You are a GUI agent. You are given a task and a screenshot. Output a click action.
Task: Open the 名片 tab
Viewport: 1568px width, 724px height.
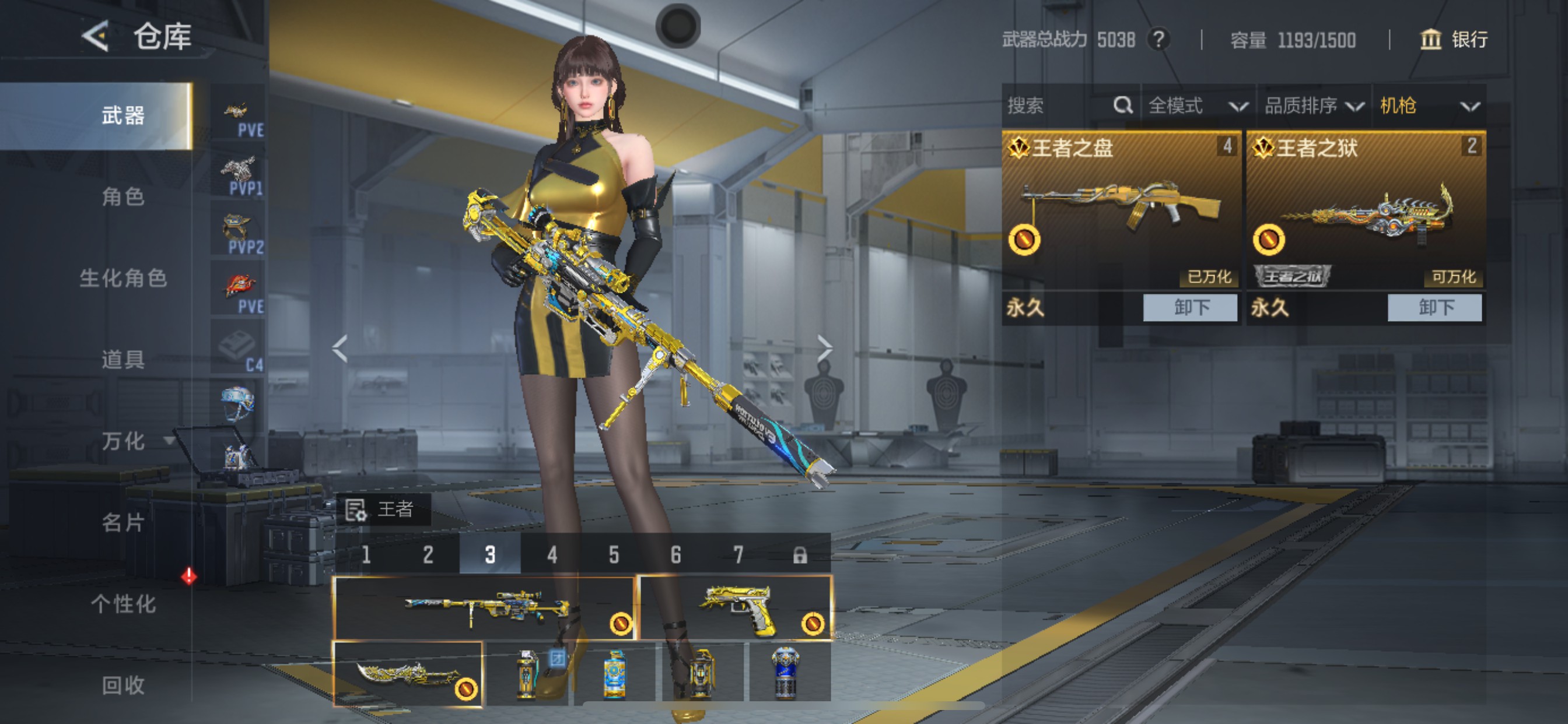tap(123, 523)
